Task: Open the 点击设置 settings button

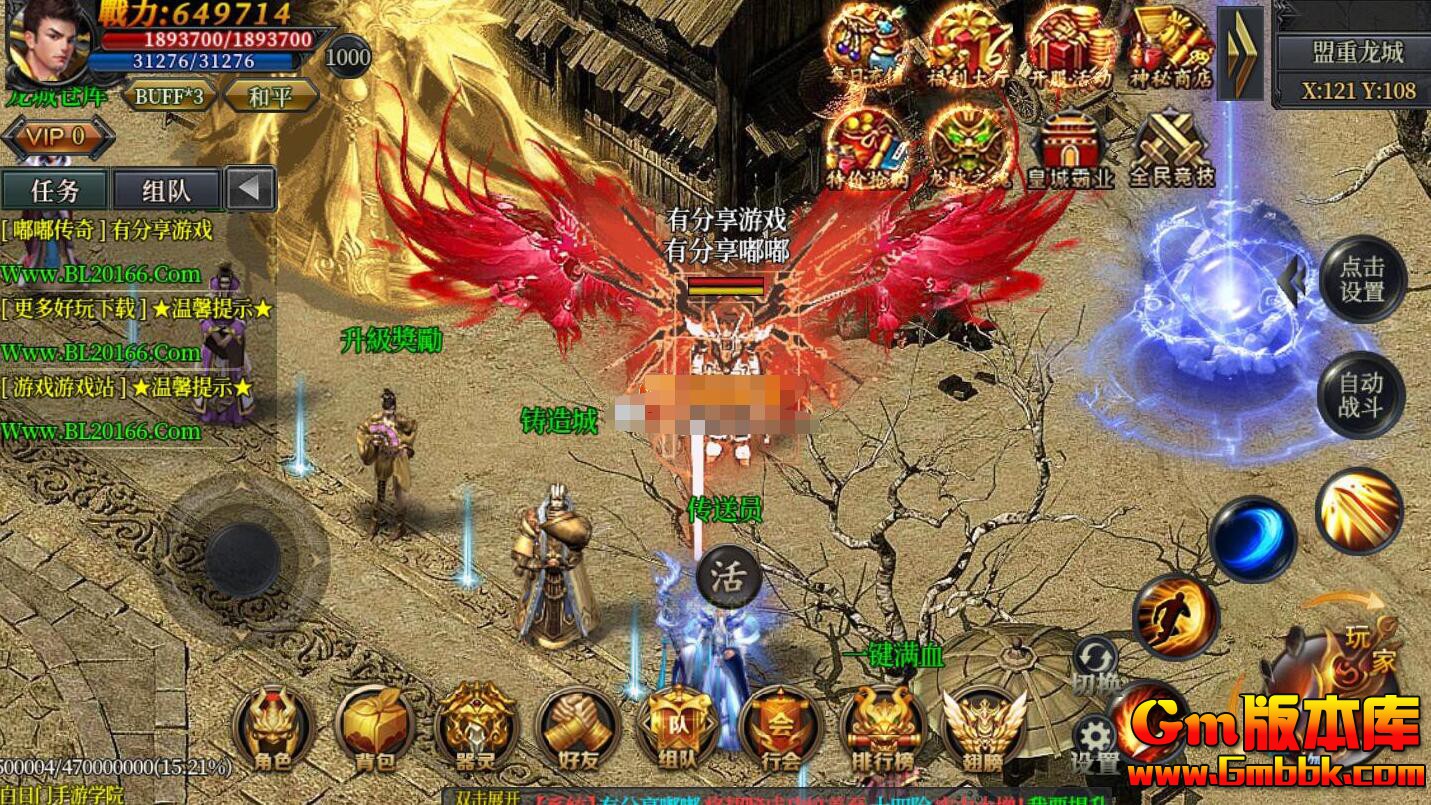Action: coord(1362,279)
